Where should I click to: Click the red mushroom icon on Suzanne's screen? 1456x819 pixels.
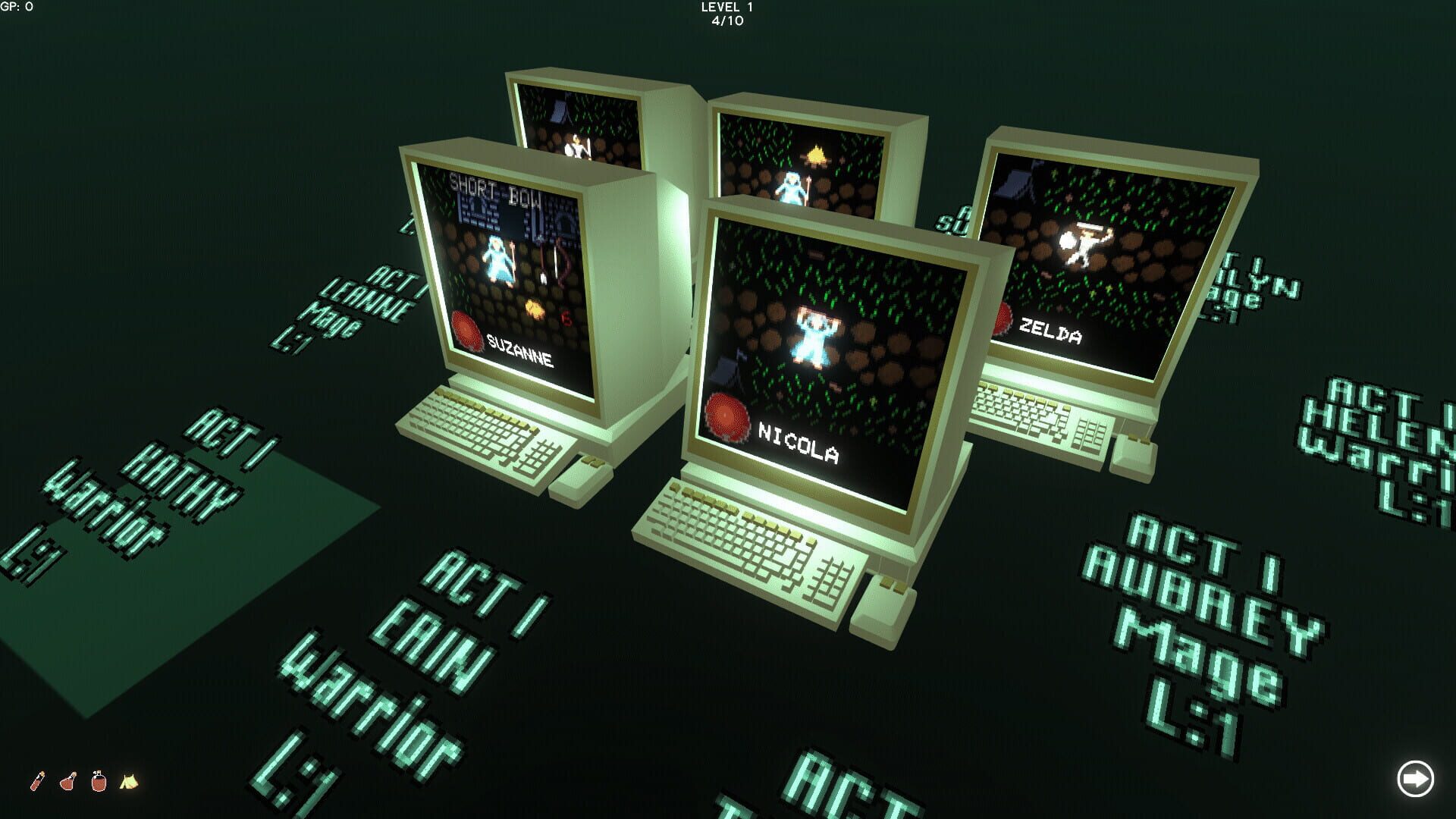click(x=465, y=328)
